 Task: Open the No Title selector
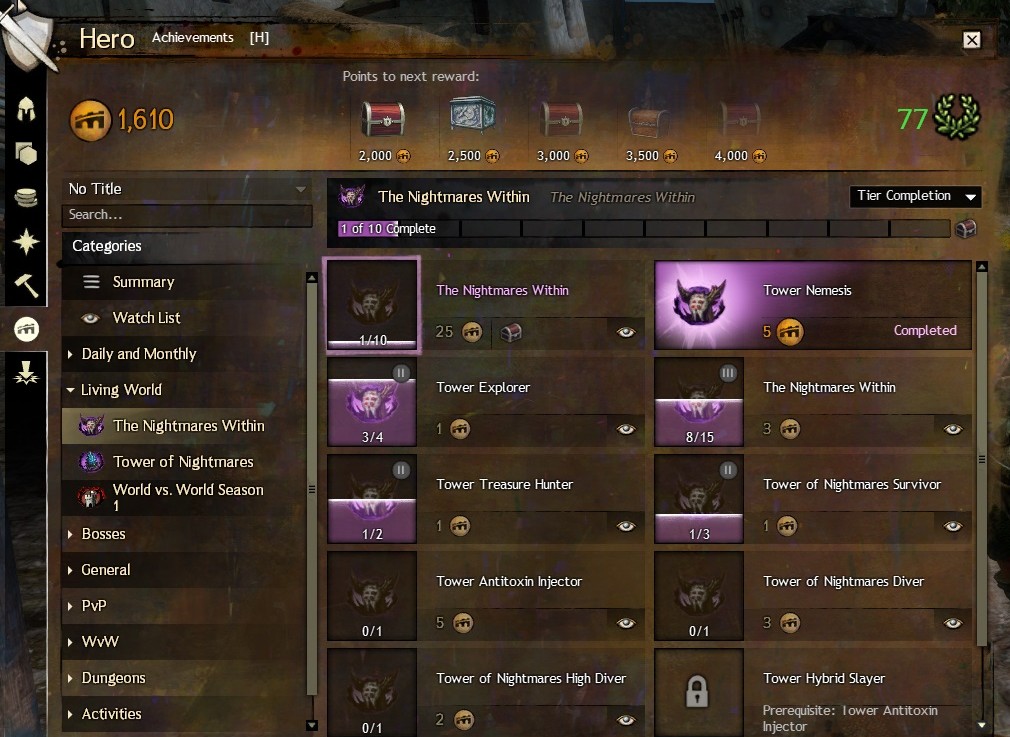[x=187, y=189]
